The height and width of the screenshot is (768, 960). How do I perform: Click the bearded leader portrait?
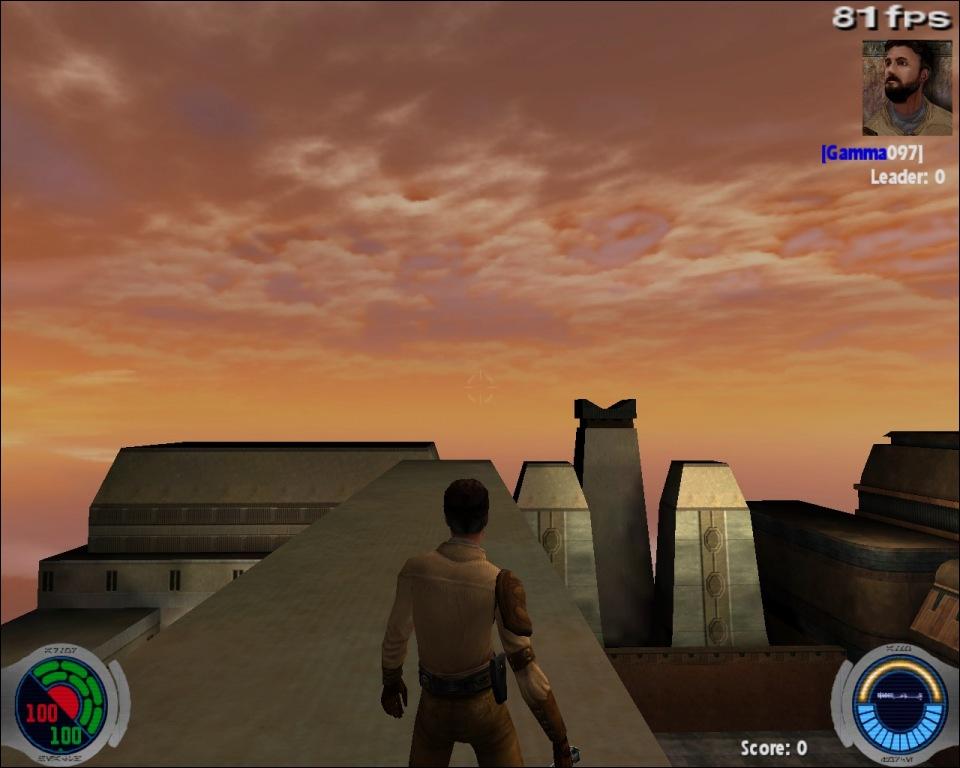tap(907, 88)
